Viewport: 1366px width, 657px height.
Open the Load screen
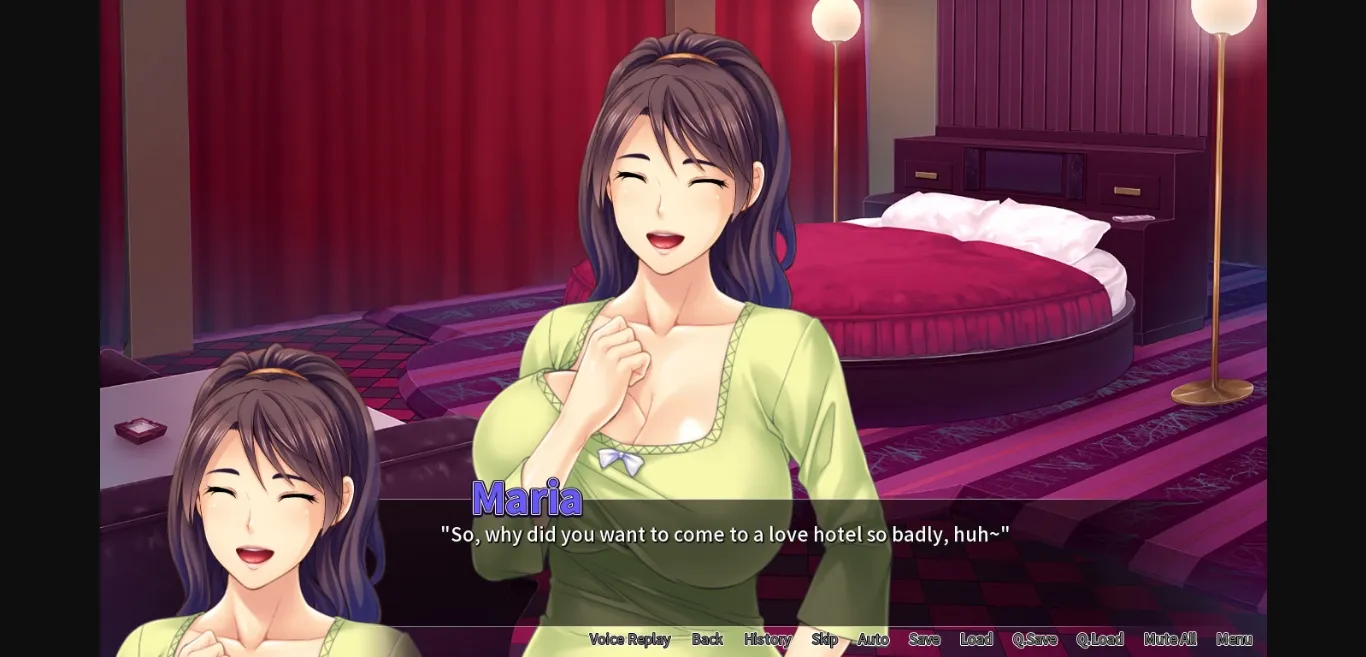(x=976, y=639)
